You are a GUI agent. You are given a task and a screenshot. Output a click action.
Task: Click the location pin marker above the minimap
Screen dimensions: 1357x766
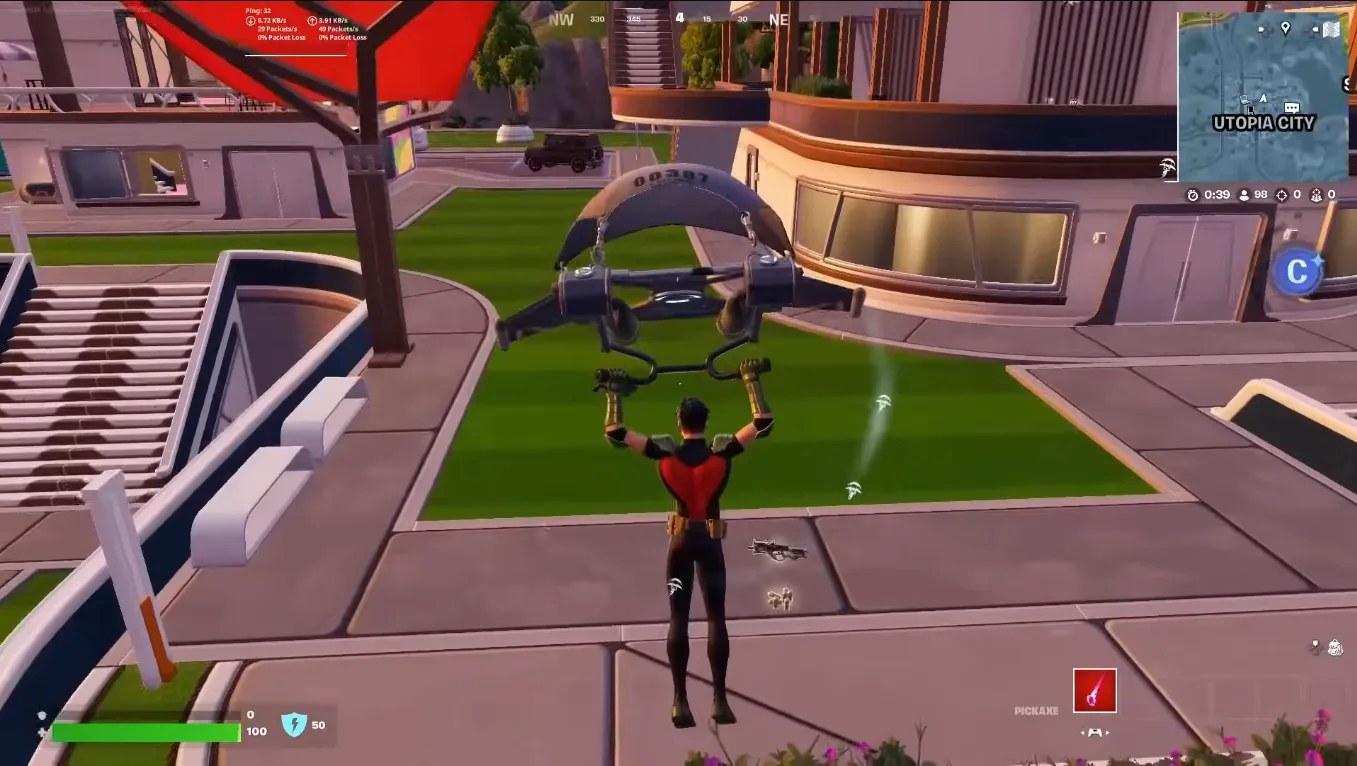coord(1285,27)
